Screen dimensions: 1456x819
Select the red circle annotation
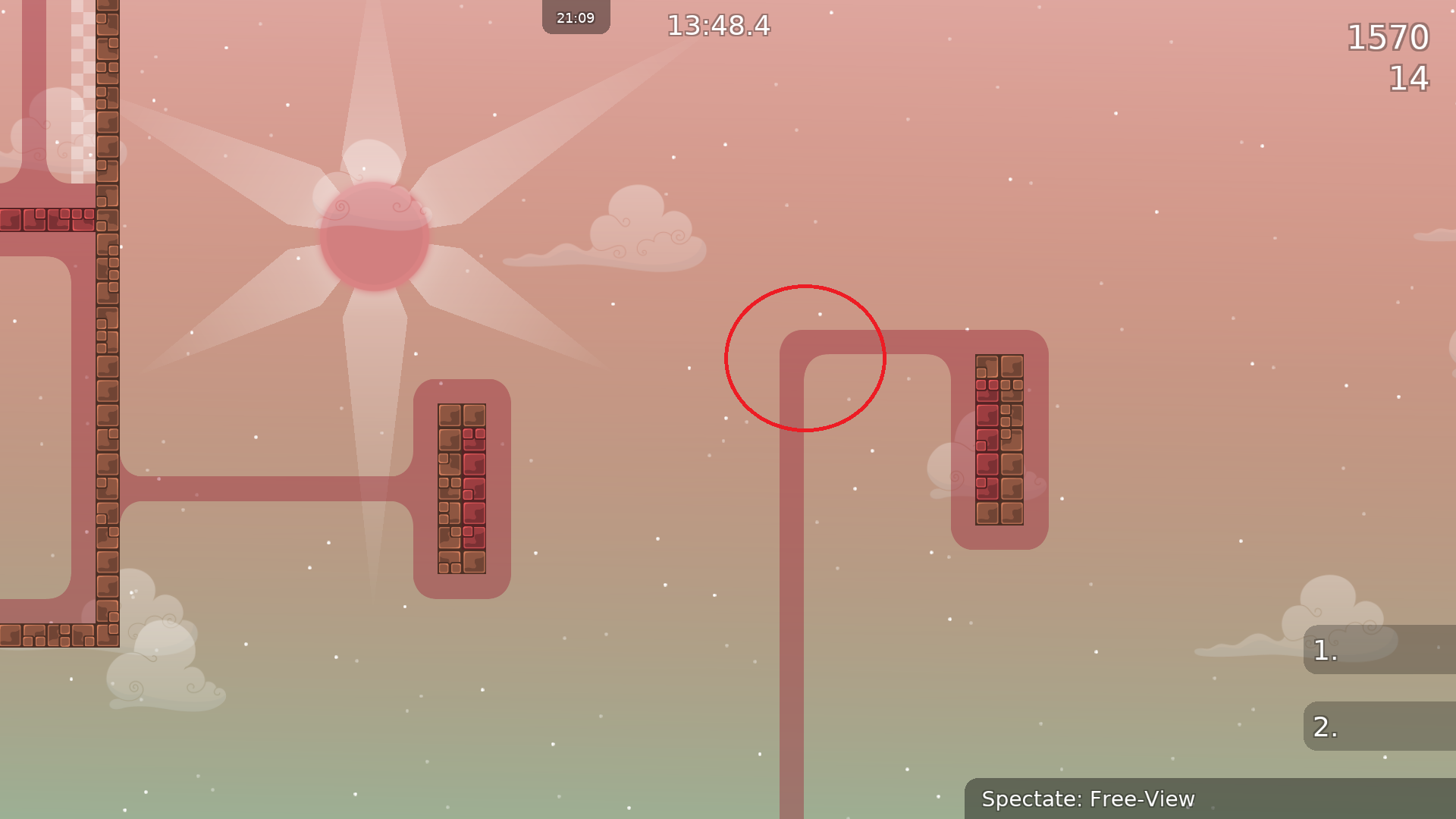tap(805, 359)
